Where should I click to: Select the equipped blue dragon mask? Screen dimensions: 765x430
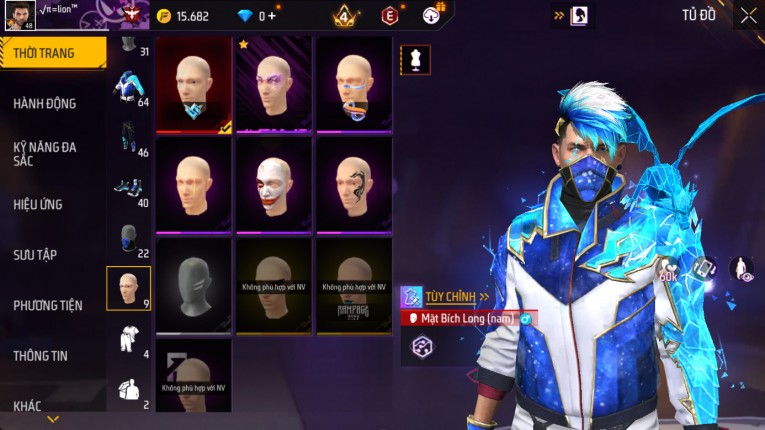(194, 84)
